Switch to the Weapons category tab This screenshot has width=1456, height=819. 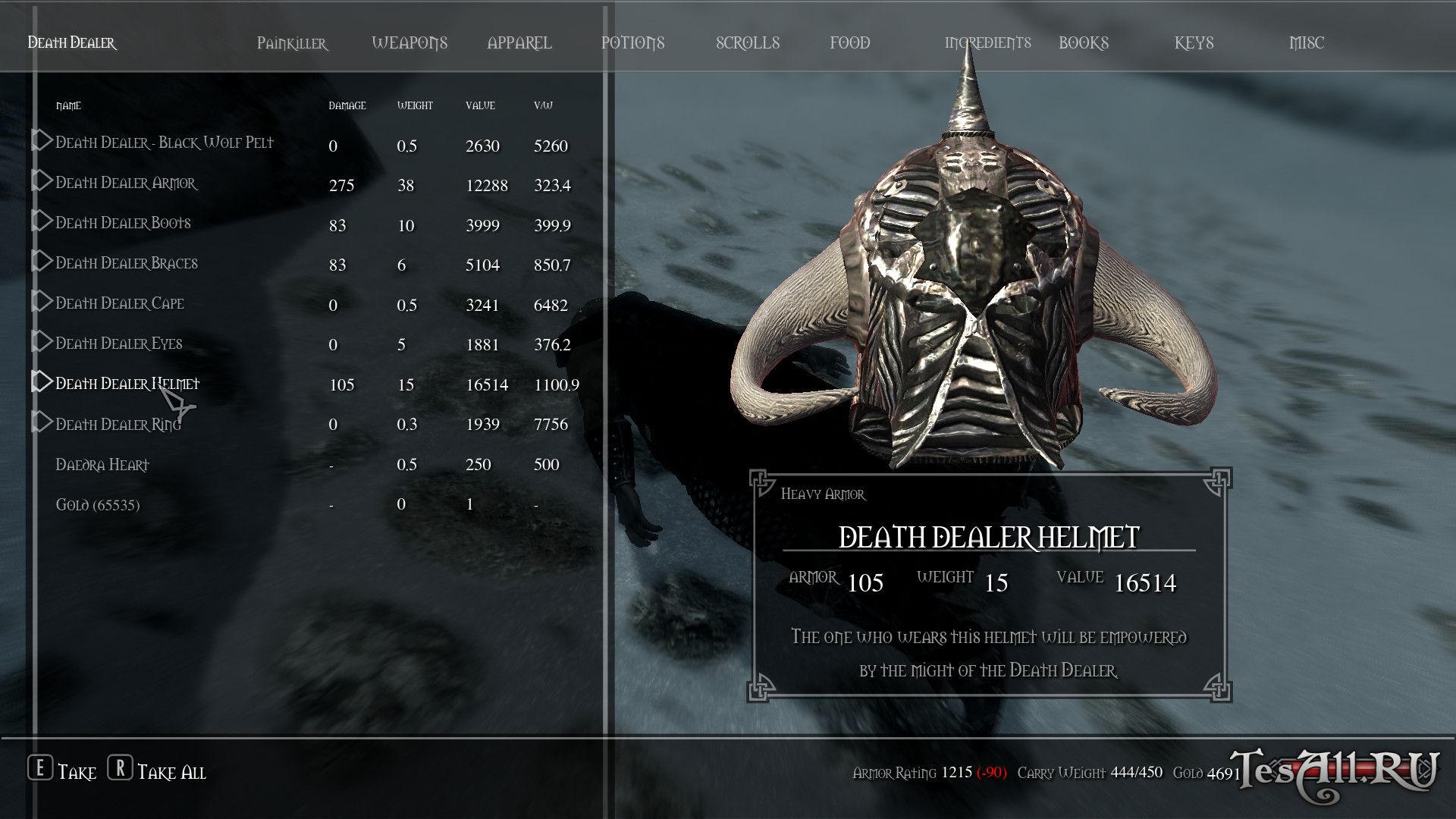[409, 43]
